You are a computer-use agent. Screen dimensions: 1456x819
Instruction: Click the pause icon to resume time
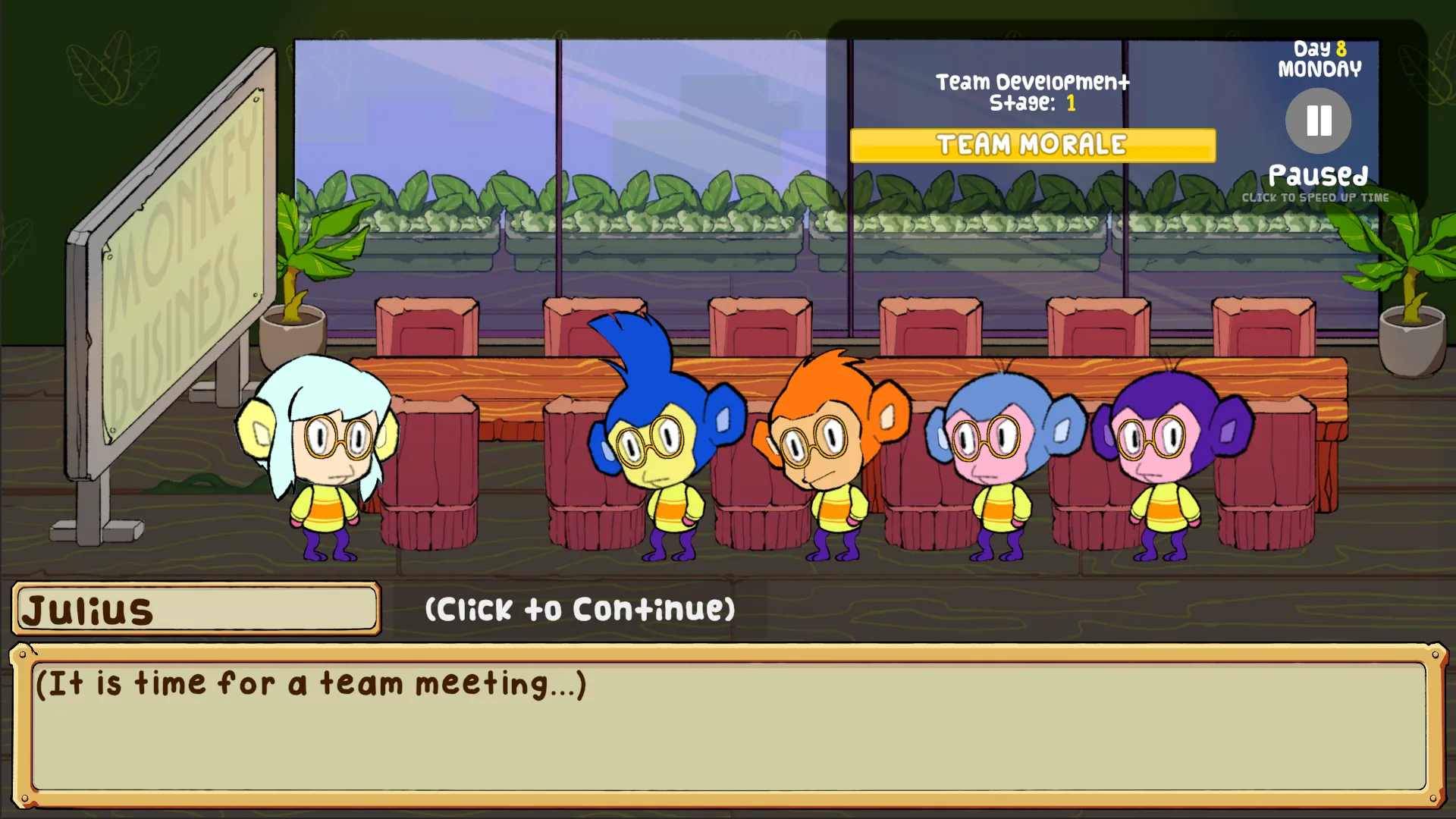pos(1317,119)
